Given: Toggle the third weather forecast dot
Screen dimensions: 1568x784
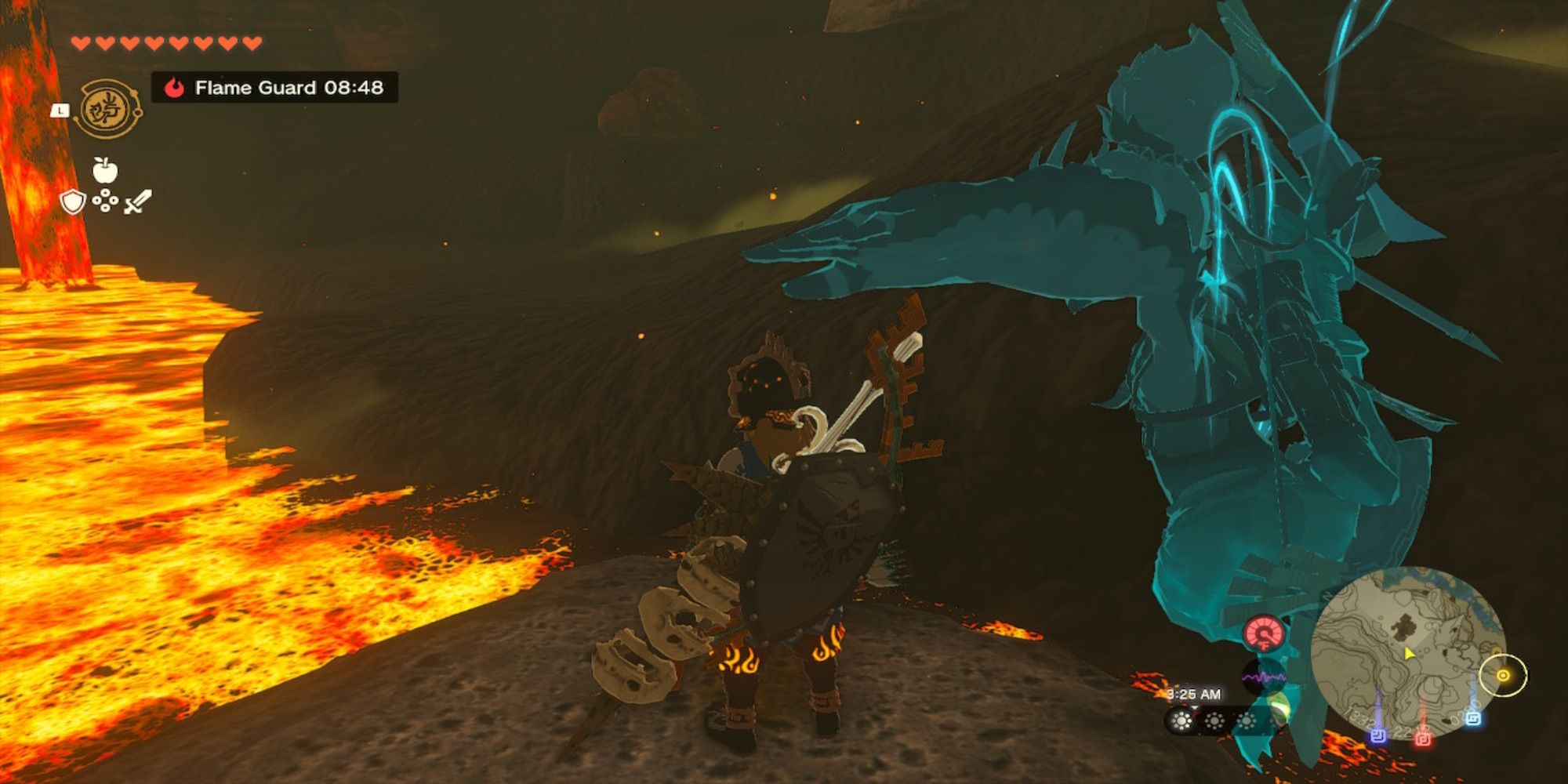Looking at the screenshot, I should (x=1247, y=721).
